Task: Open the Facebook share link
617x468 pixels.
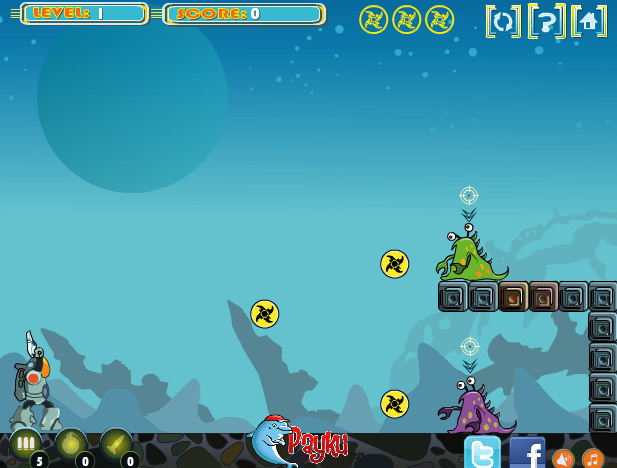Action: 527,452
